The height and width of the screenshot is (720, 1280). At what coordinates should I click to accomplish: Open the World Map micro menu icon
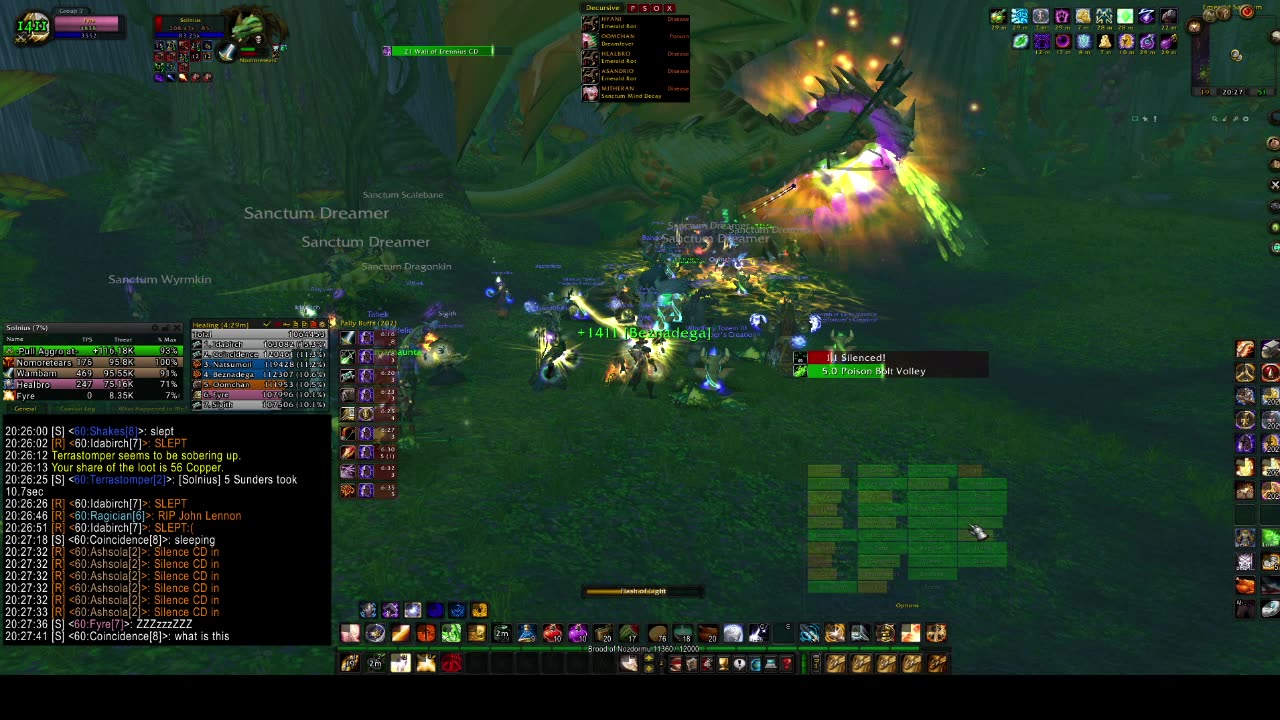[757, 662]
